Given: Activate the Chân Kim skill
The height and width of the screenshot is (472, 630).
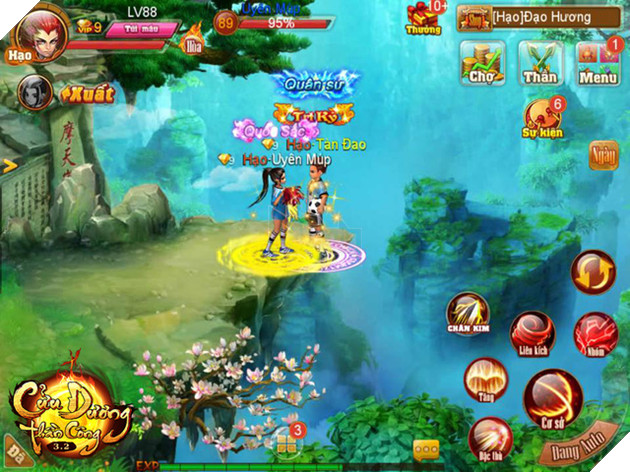Looking at the screenshot, I should 467,314.
